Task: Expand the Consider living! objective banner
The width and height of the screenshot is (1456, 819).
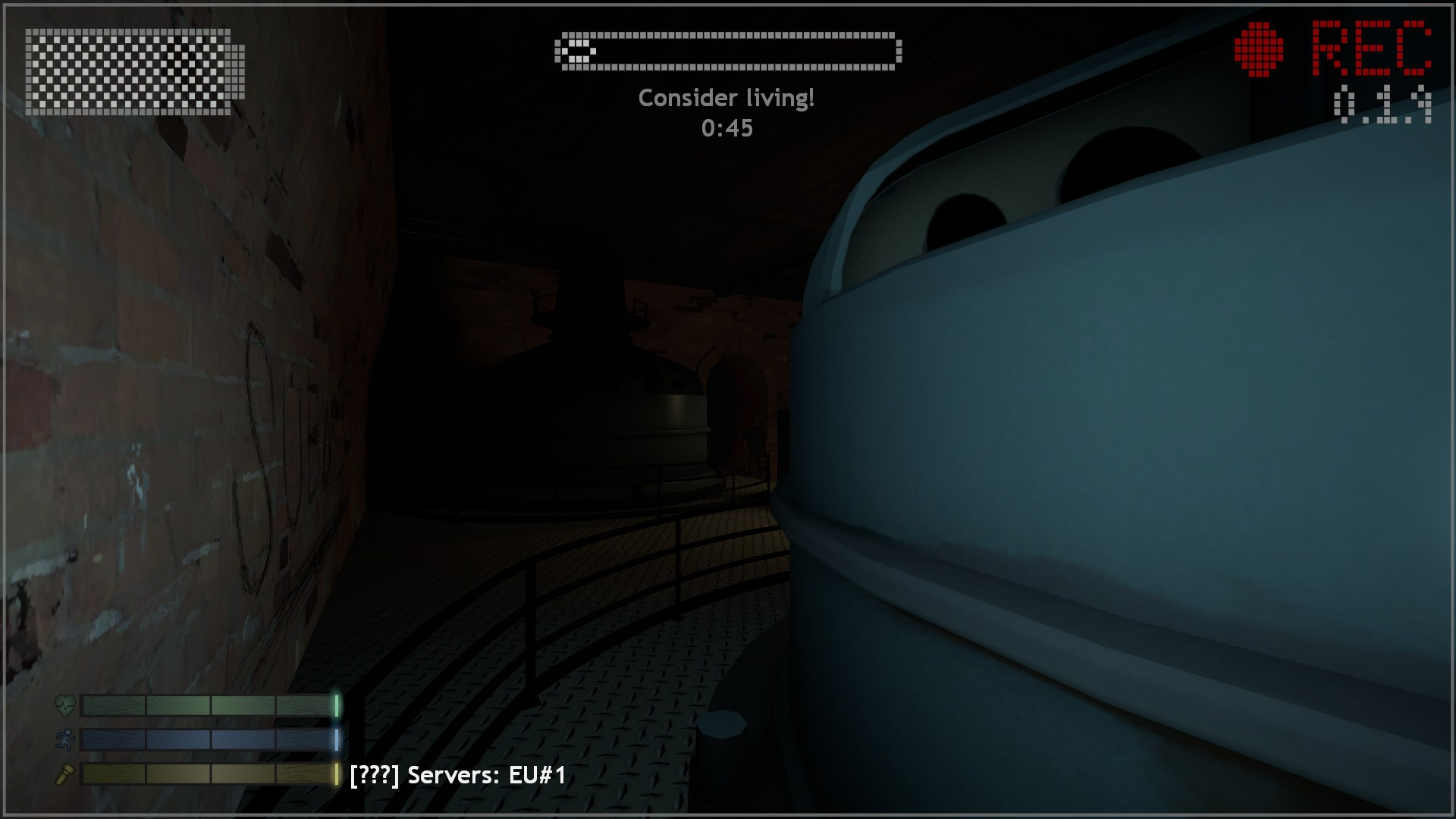Action: click(726, 97)
